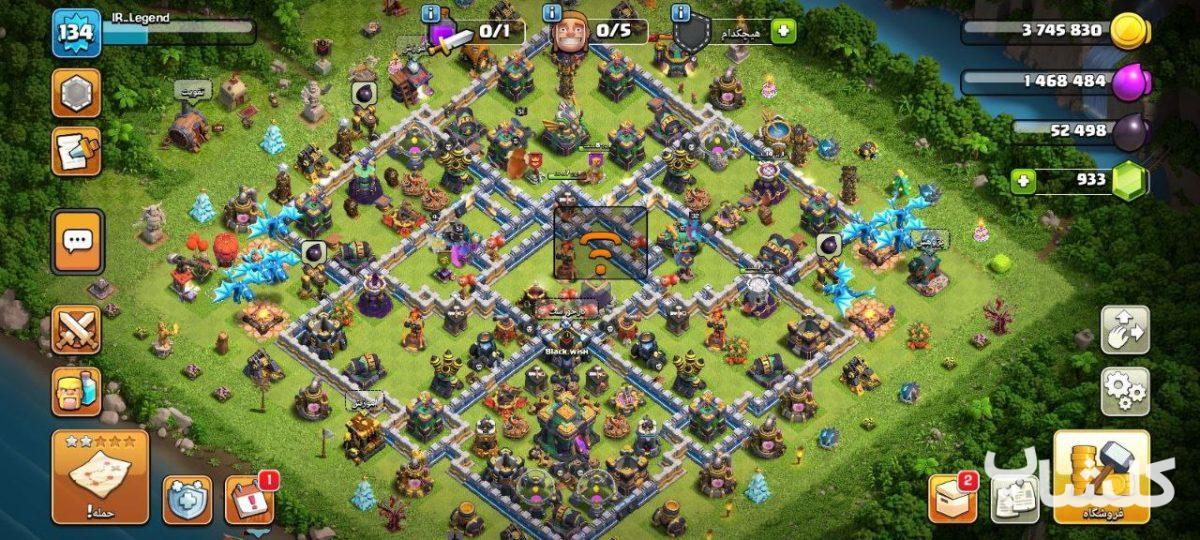The width and height of the screenshot is (1200, 540).
Task: Open the gear Settings button
Action: pyautogui.click(x=1125, y=391)
